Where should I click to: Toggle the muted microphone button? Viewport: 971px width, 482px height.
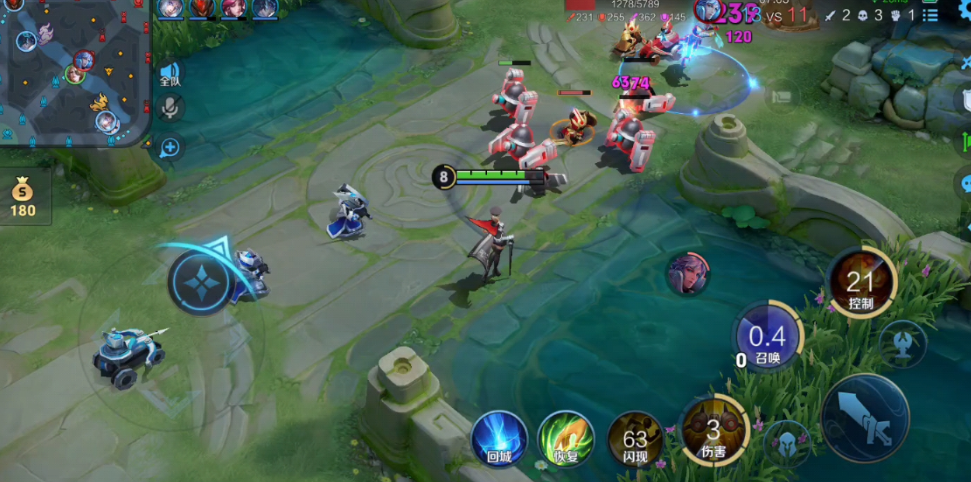pos(170,108)
